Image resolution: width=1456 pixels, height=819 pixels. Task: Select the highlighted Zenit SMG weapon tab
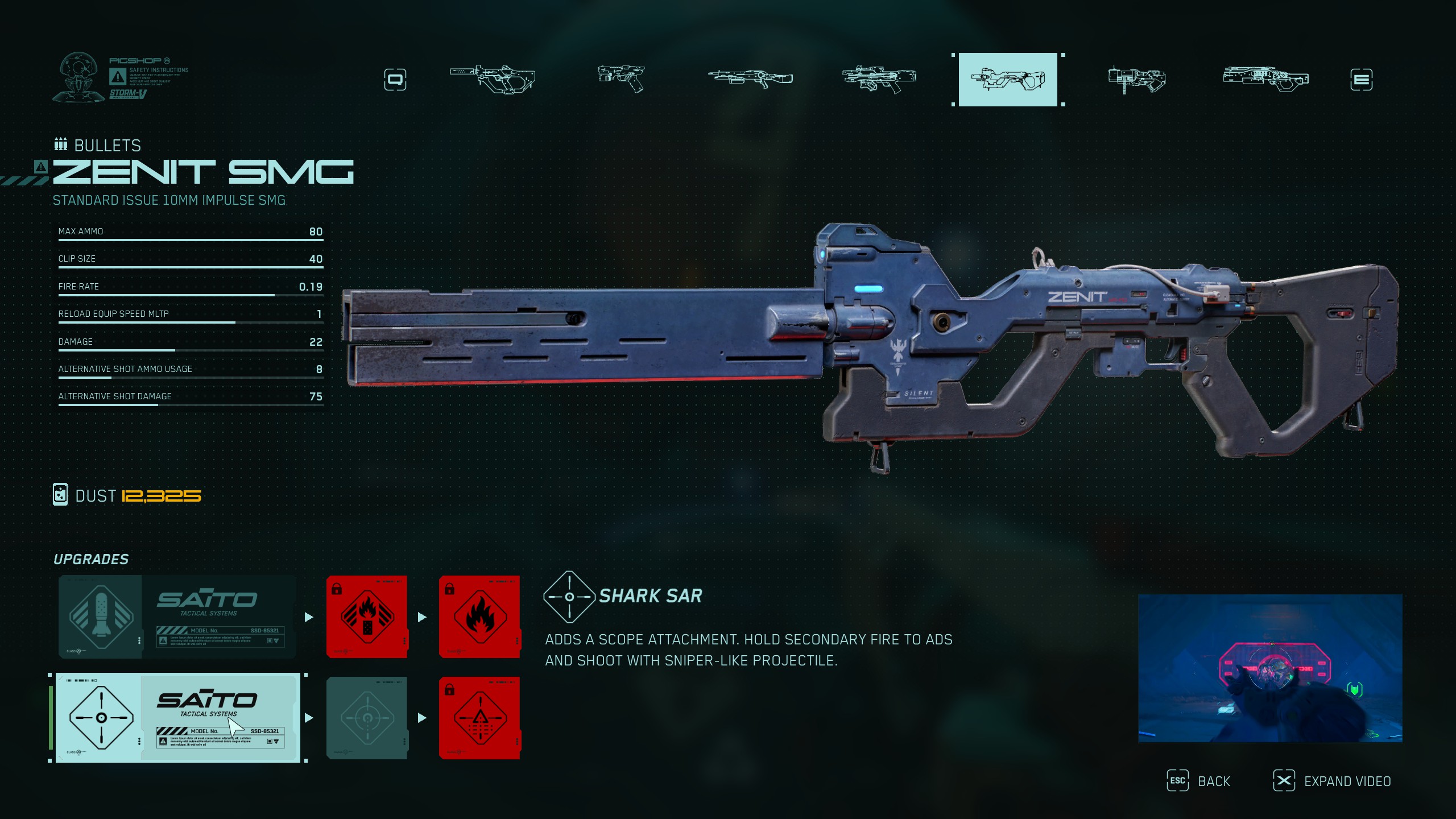click(x=1008, y=80)
